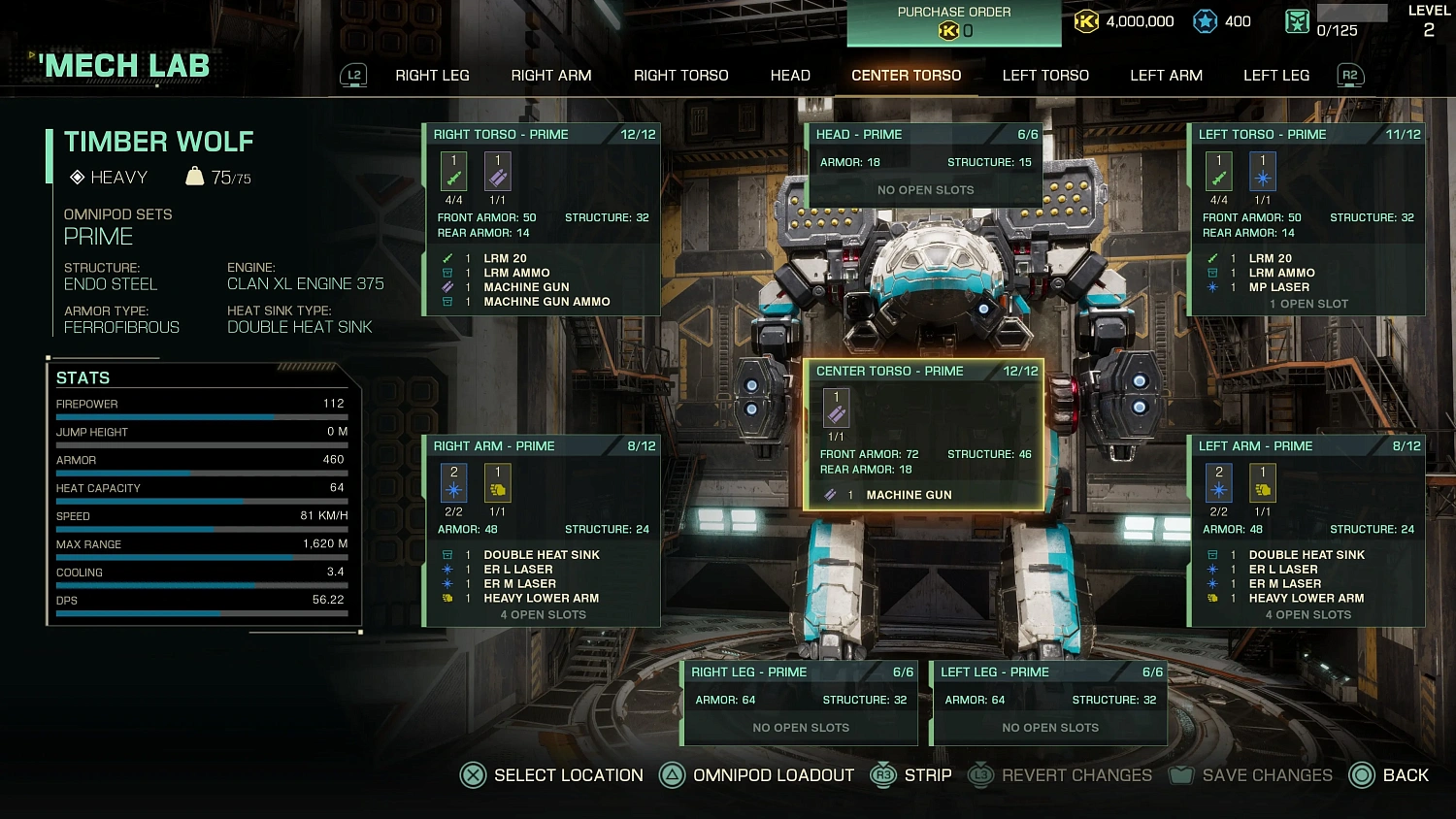The width and height of the screenshot is (1456, 819).
Task: Click the MP Laser icon in Left Torso
Action: click(1211, 287)
